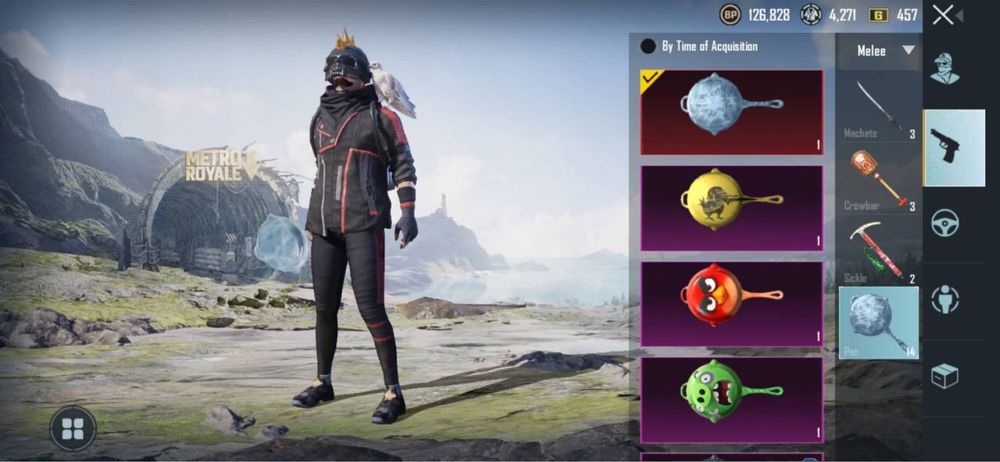The image size is (1000, 462).
Task: Select the icy blue pan skin
Action: point(731,111)
